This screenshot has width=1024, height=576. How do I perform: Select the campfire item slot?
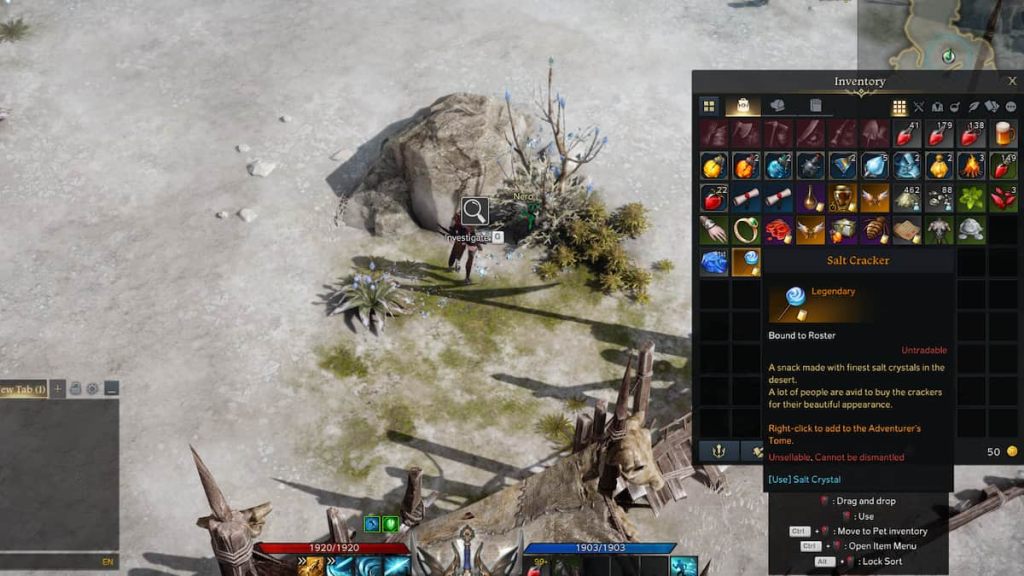[971, 165]
